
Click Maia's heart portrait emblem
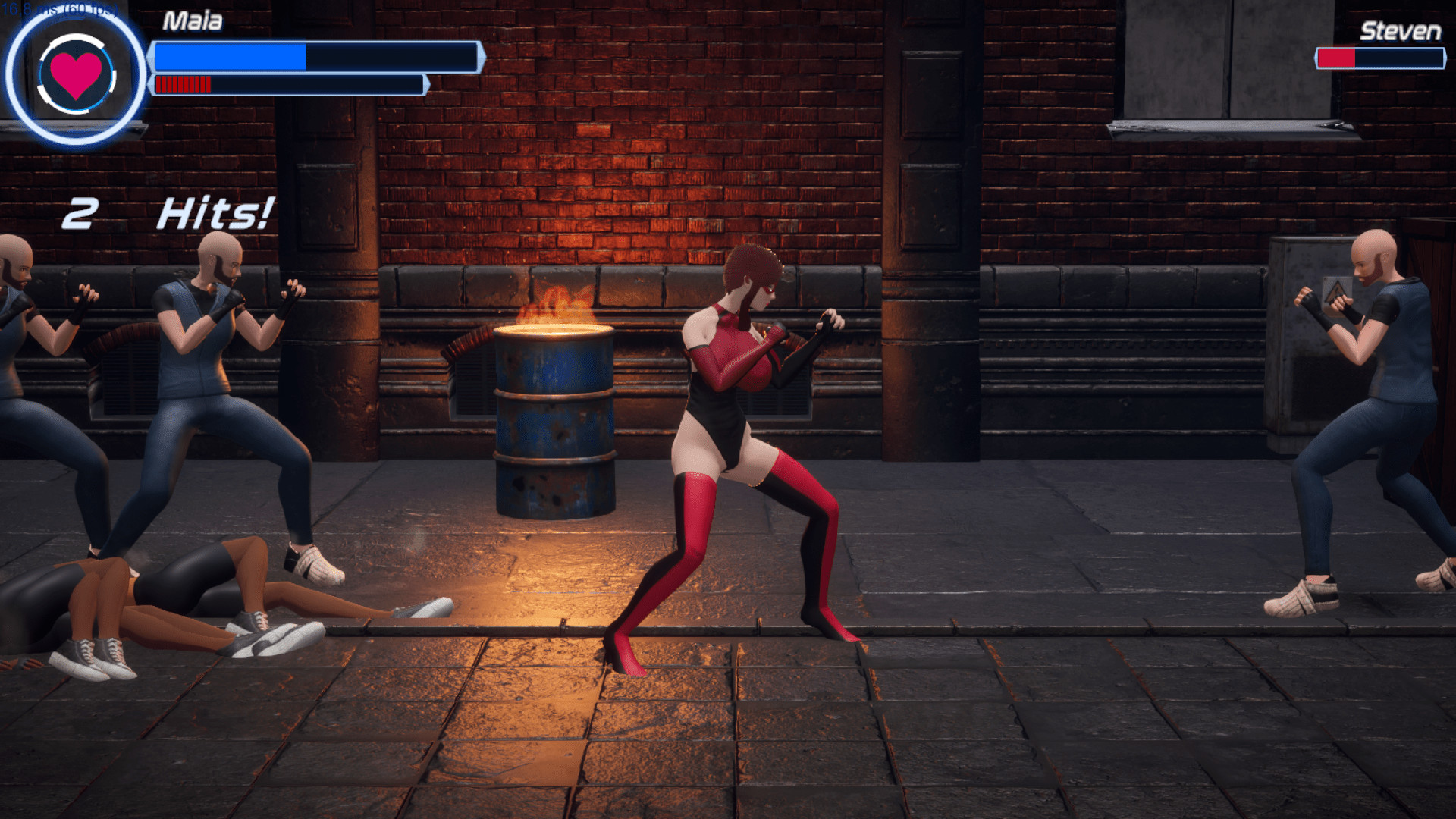click(76, 74)
